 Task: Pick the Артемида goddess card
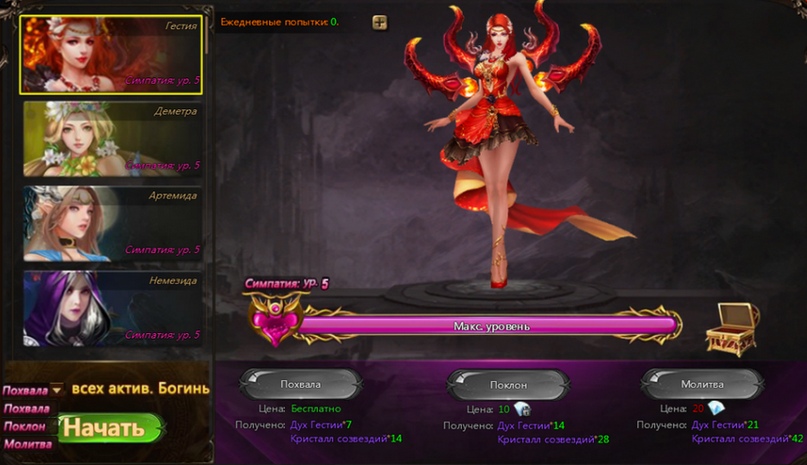(x=111, y=223)
